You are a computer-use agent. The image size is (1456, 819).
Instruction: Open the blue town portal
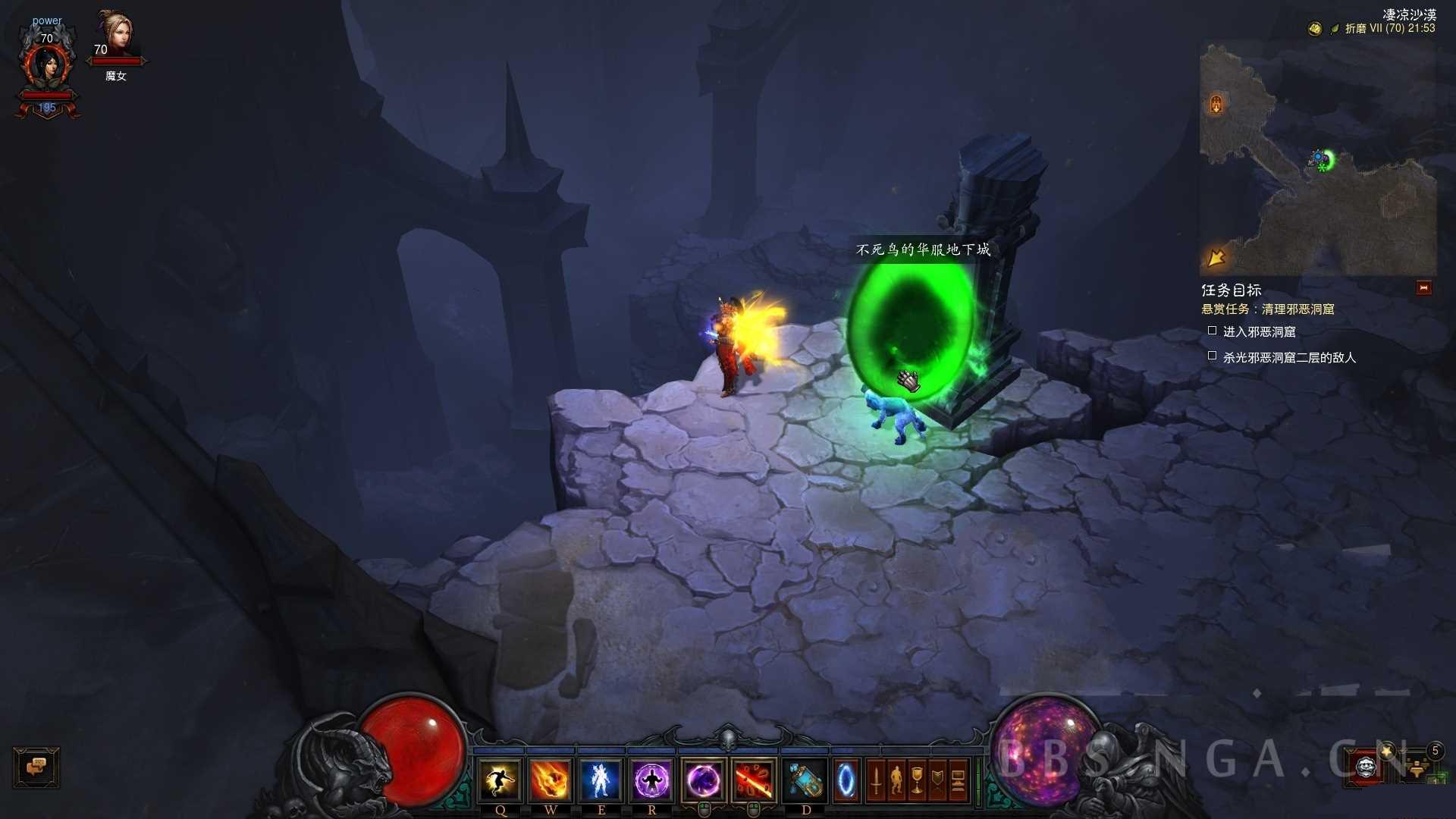point(846,780)
